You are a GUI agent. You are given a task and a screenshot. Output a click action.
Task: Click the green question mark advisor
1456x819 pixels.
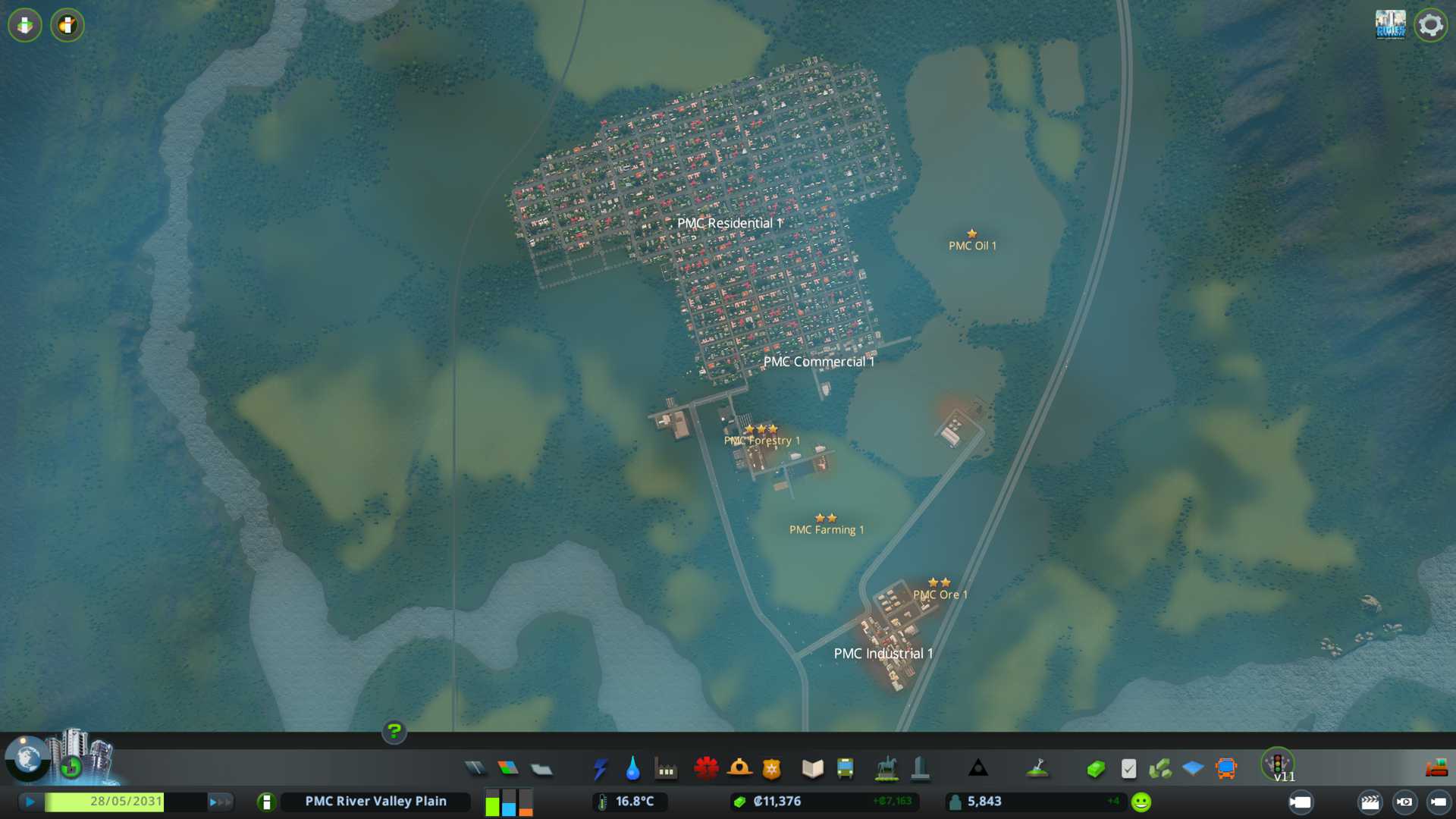click(x=394, y=731)
